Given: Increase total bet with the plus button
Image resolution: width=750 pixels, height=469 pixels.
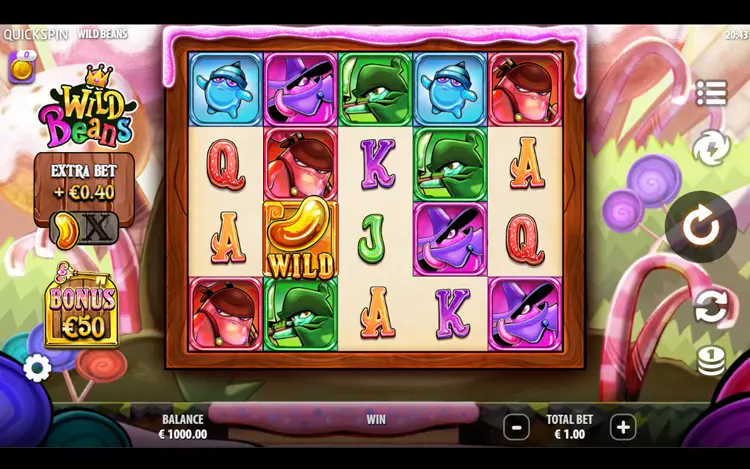Looking at the screenshot, I should 623,427.
